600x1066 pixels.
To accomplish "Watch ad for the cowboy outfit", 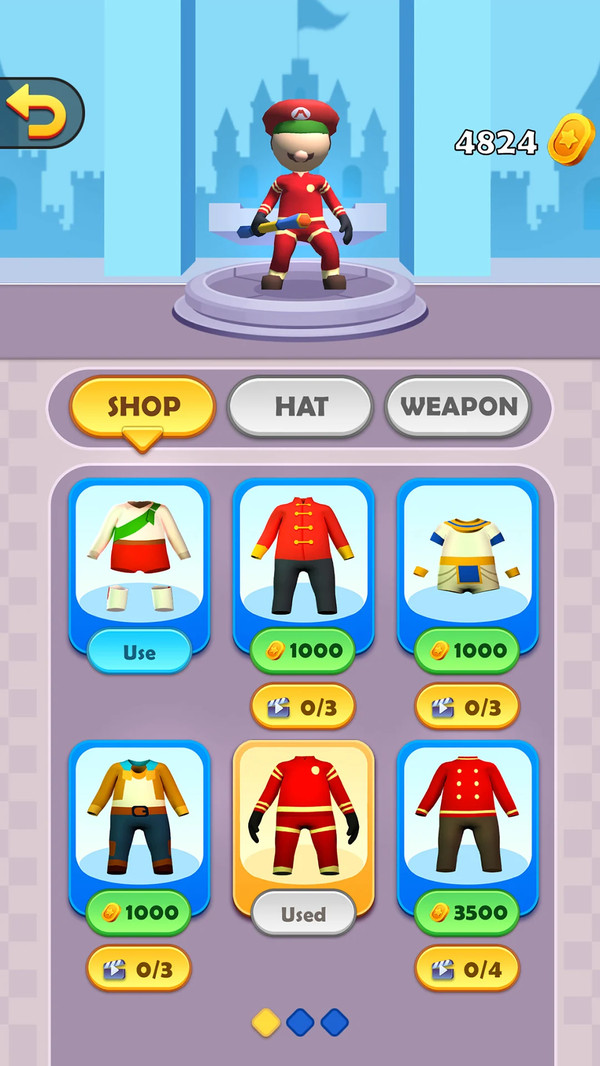I will pos(139,968).
